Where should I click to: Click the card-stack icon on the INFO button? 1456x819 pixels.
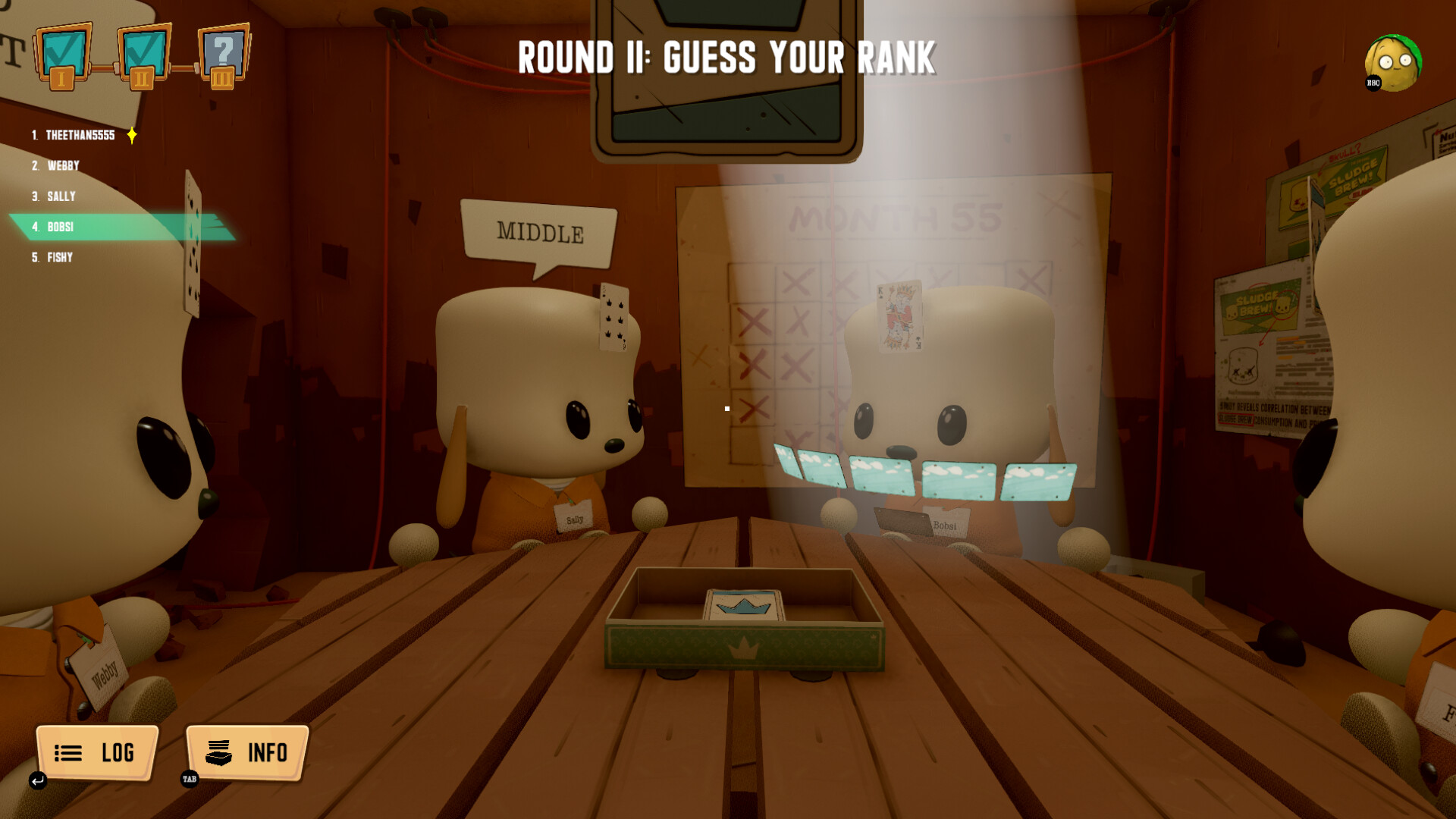pyautogui.click(x=217, y=753)
